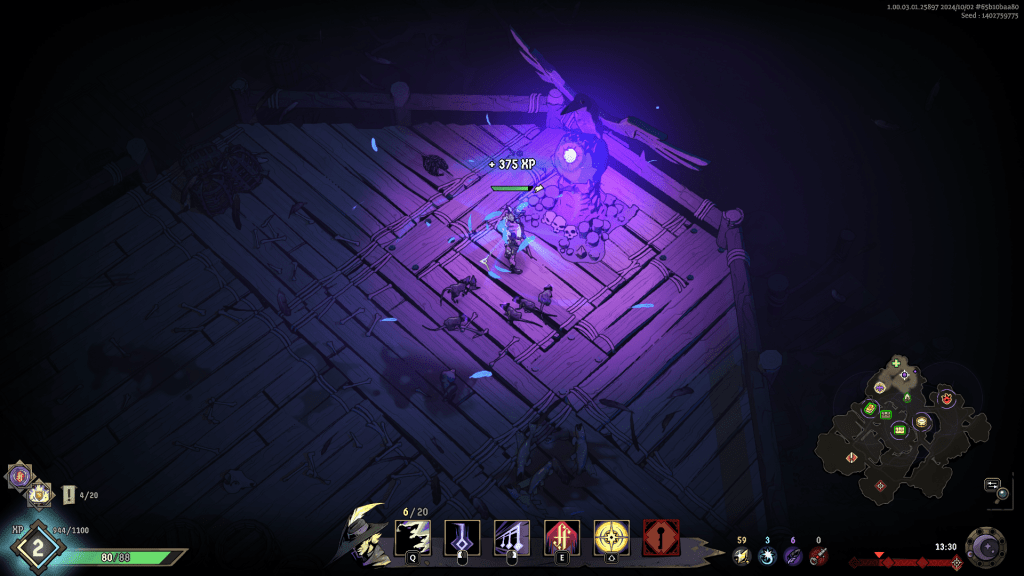This screenshot has height=576, width=1024.
Task: Trigger the red rune ability on E
Action: click(562, 537)
